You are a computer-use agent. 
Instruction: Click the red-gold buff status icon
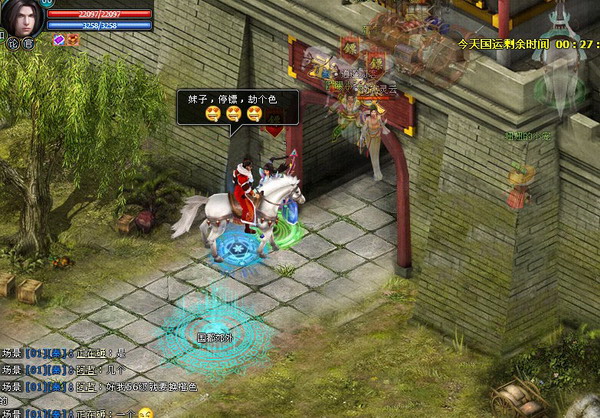click(72, 39)
